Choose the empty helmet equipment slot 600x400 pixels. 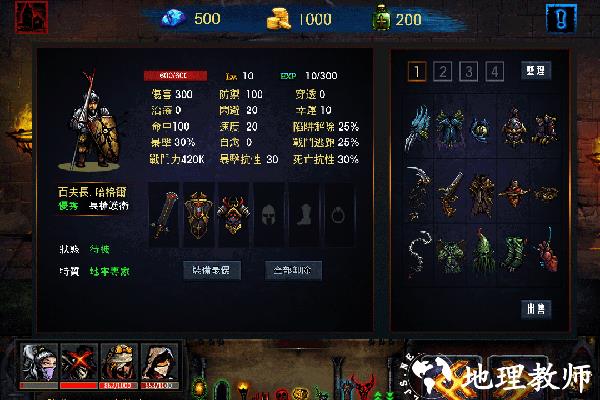(x=268, y=215)
